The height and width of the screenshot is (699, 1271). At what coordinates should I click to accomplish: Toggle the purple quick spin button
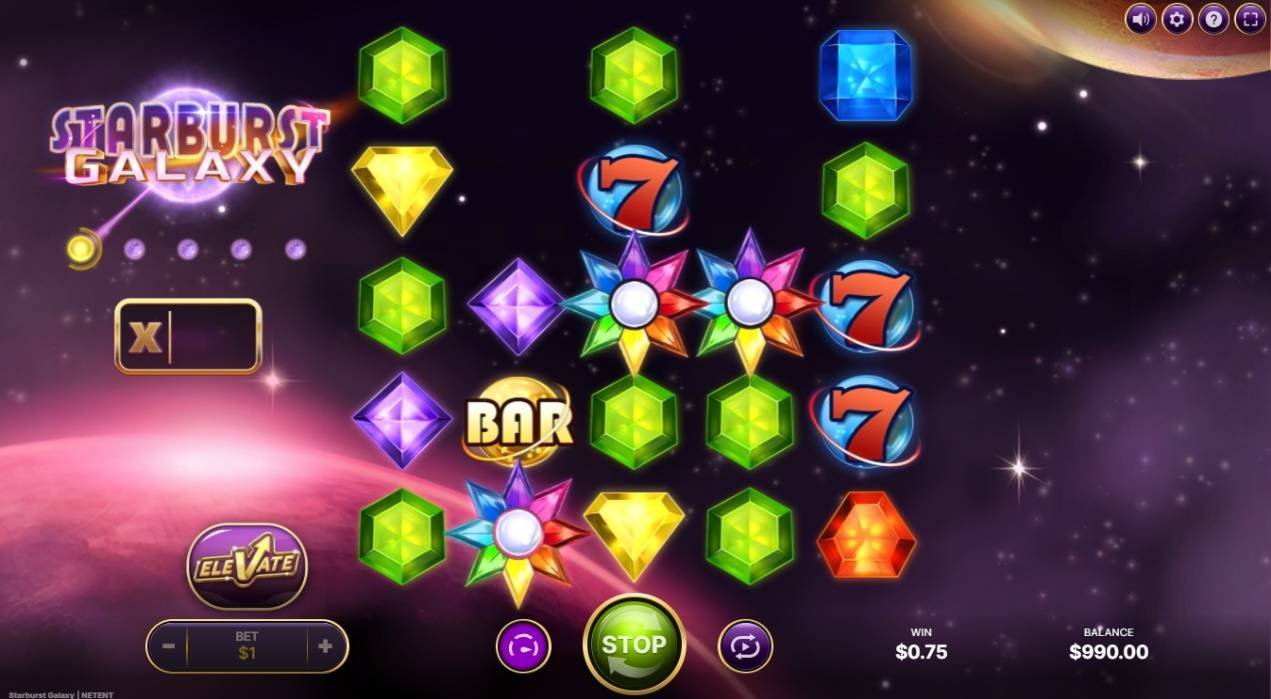click(523, 646)
